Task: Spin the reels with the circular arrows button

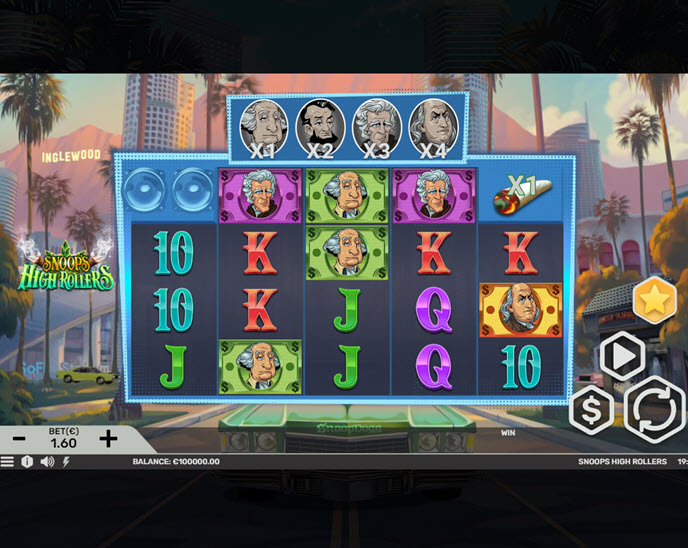Action: (655, 409)
